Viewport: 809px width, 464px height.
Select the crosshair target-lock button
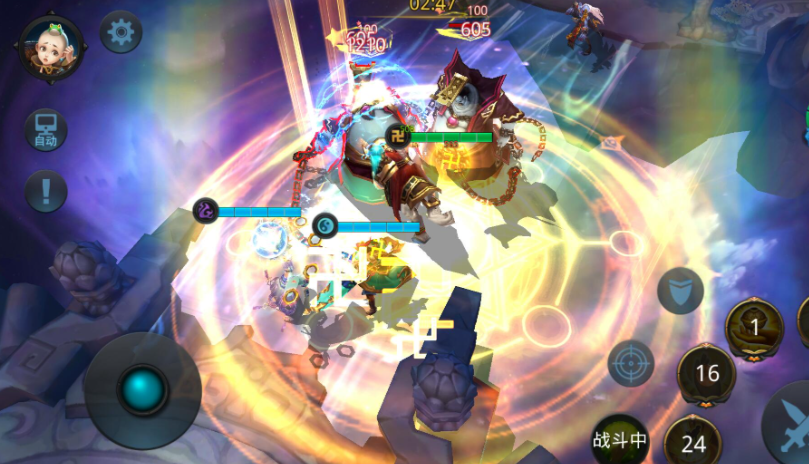[x=631, y=363]
